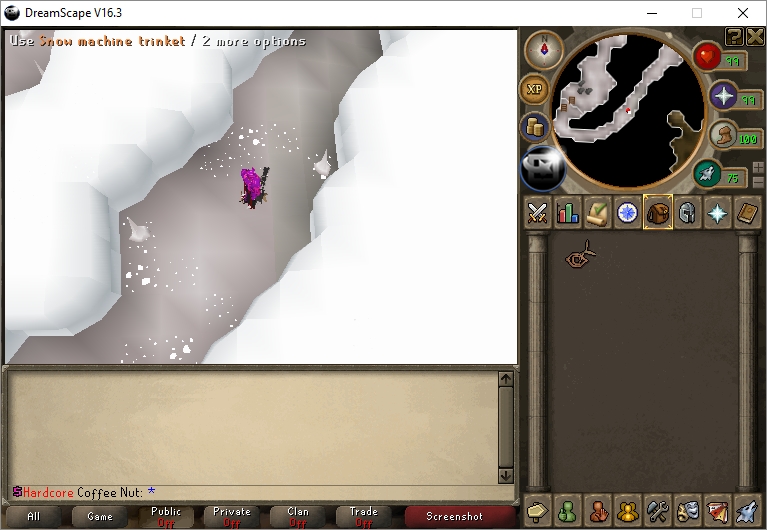The height and width of the screenshot is (530, 767).
Task: Toggle the XP counter button
Action: [535, 89]
